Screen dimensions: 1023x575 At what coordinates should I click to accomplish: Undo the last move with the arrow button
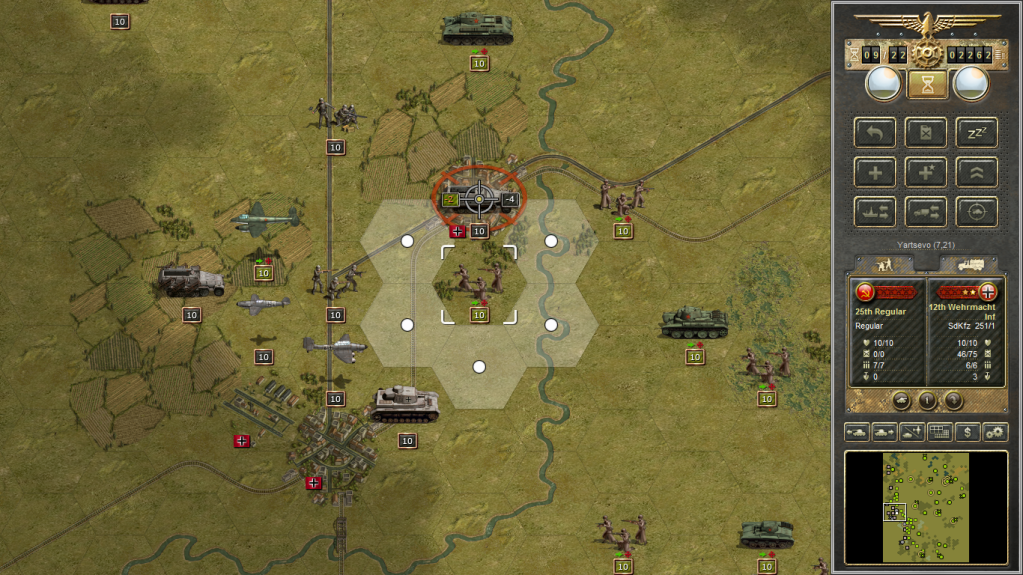point(875,133)
